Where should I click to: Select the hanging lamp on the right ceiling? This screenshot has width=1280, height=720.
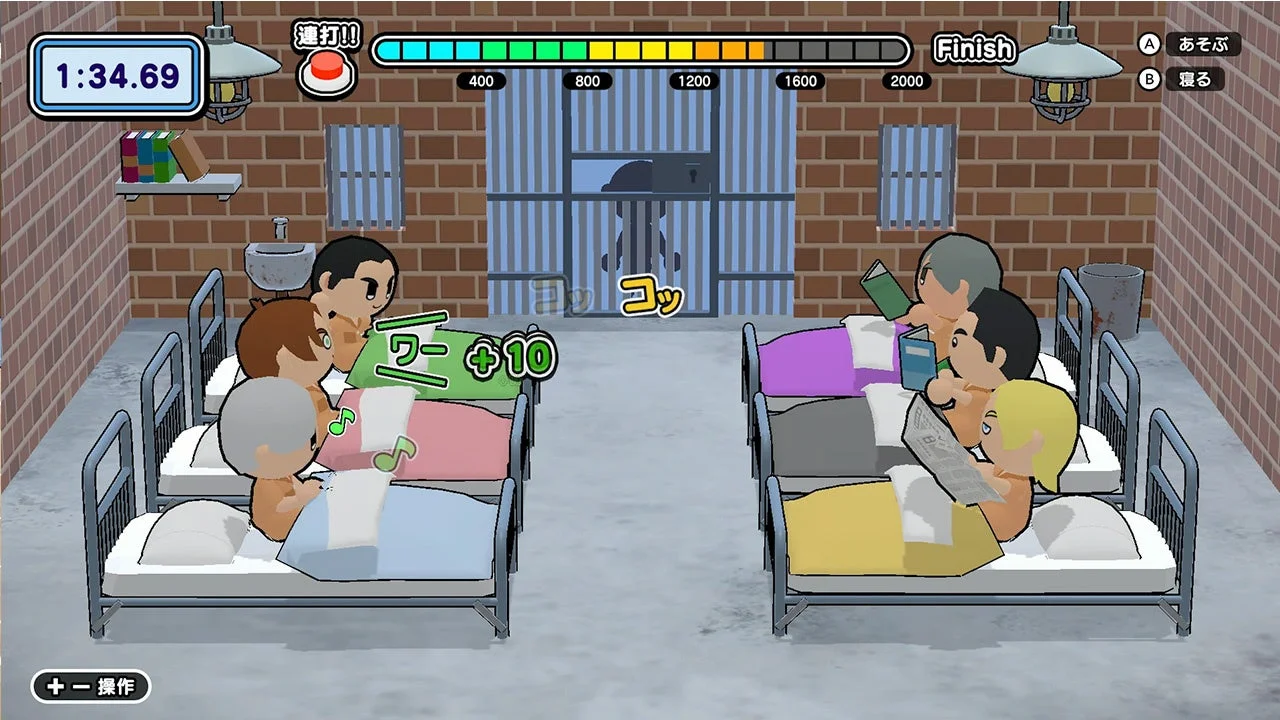coord(1058,70)
